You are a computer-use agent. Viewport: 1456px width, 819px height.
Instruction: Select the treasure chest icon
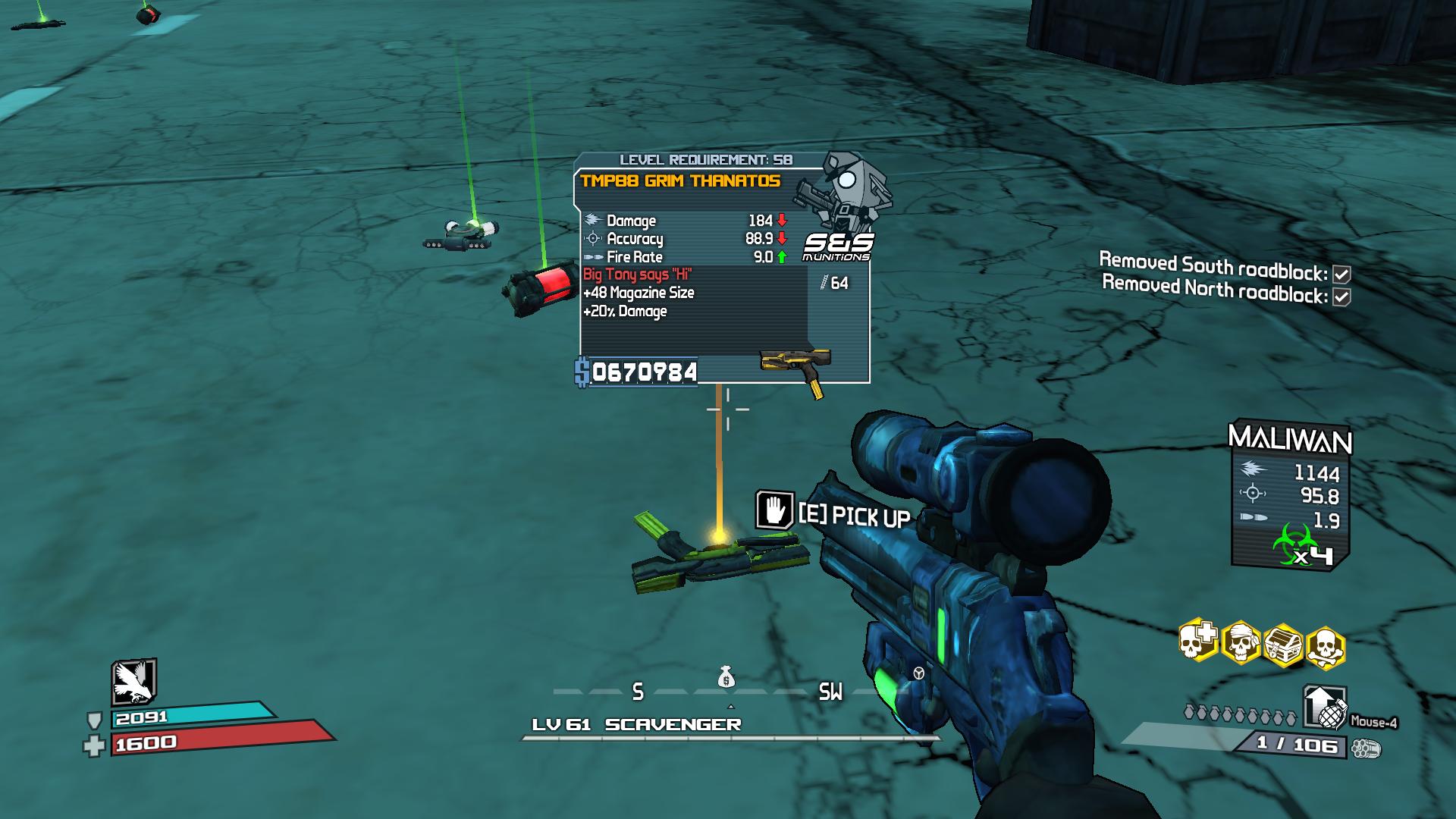tap(1283, 646)
